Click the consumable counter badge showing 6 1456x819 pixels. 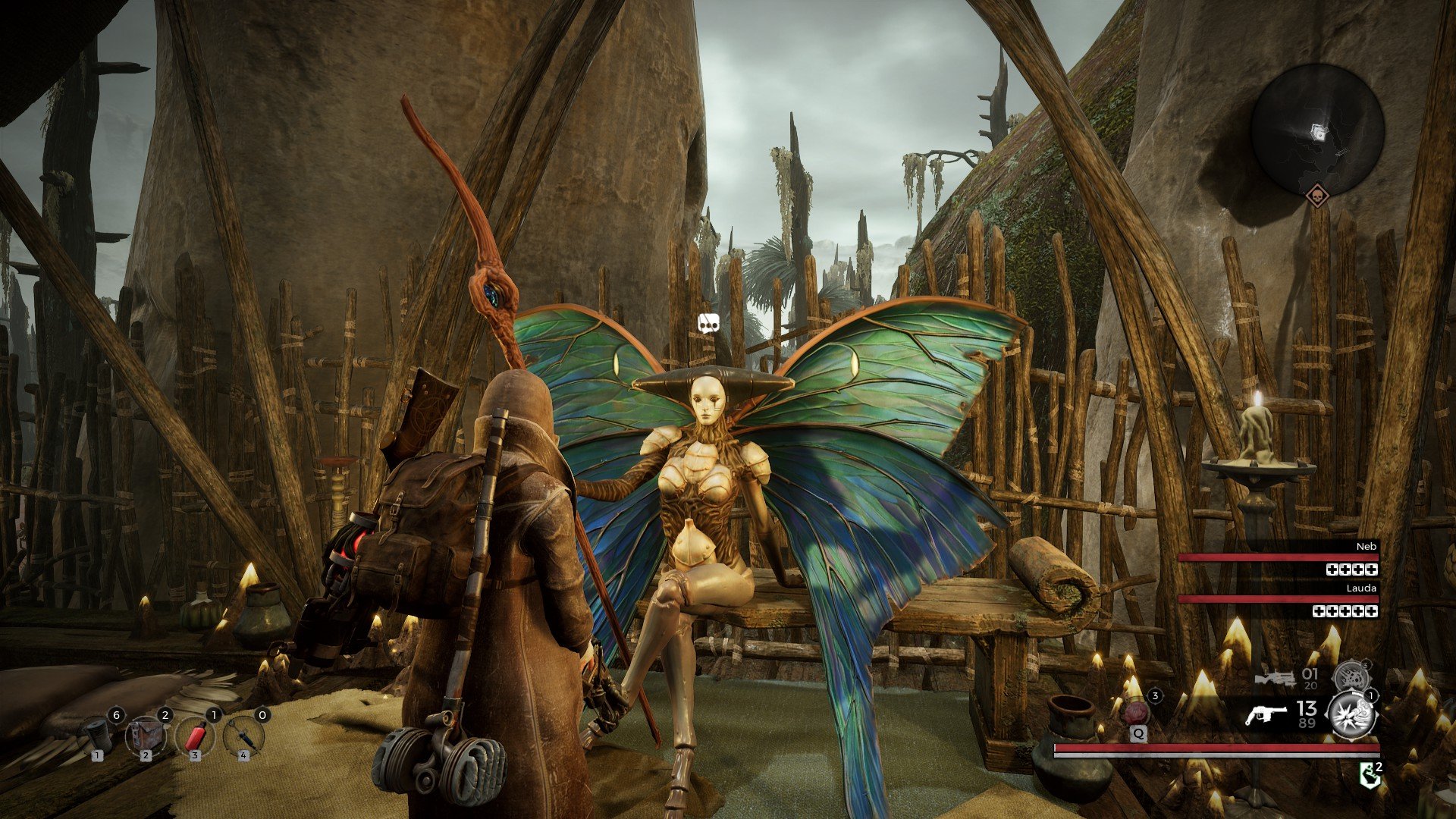pos(117,715)
